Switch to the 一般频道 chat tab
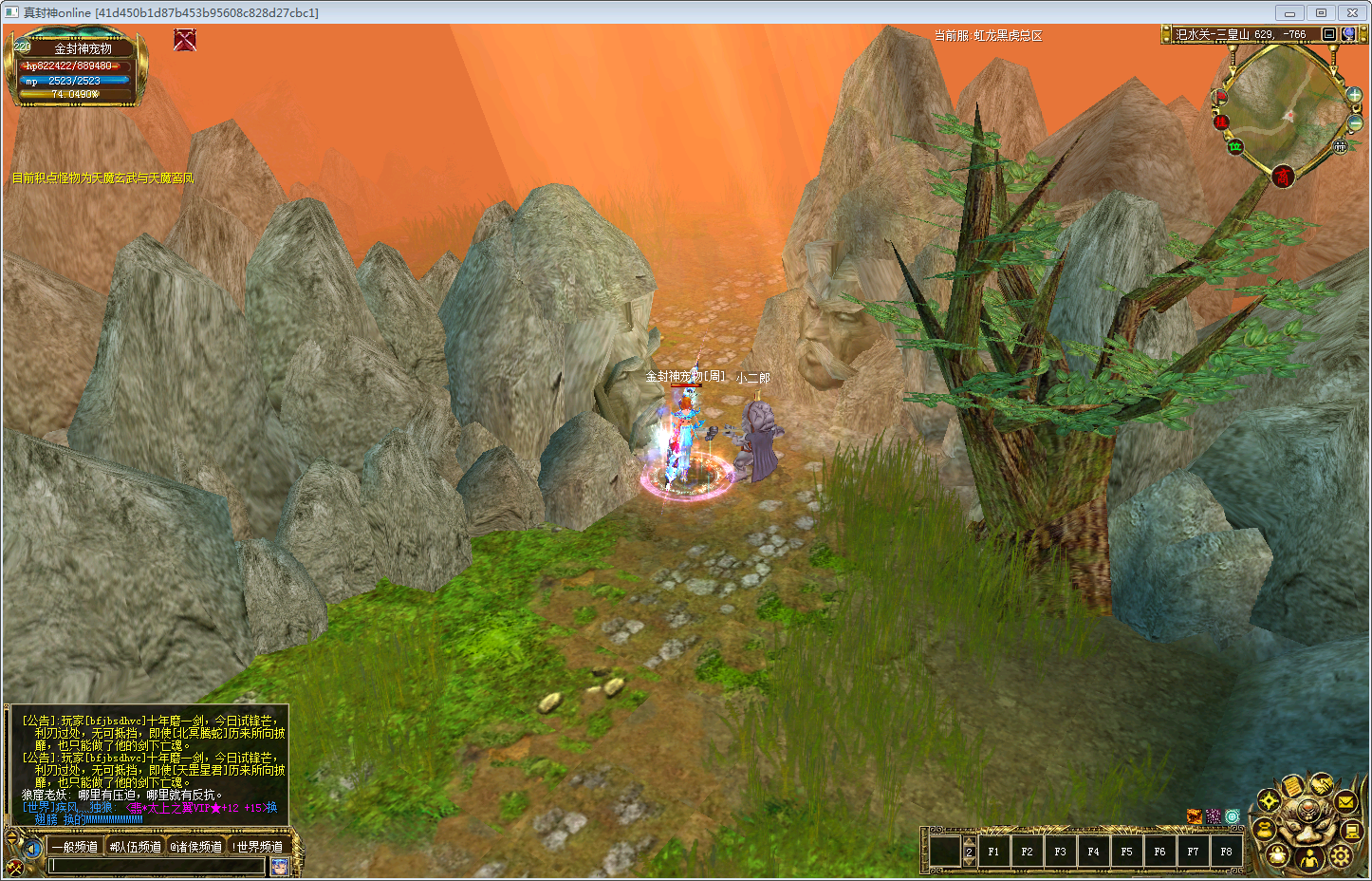The image size is (1372, 881). [x=75, y=846]
